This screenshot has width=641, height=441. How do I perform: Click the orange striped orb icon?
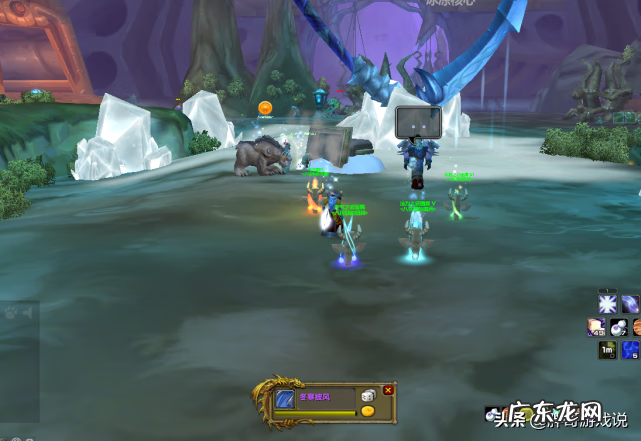coord(636,327)
